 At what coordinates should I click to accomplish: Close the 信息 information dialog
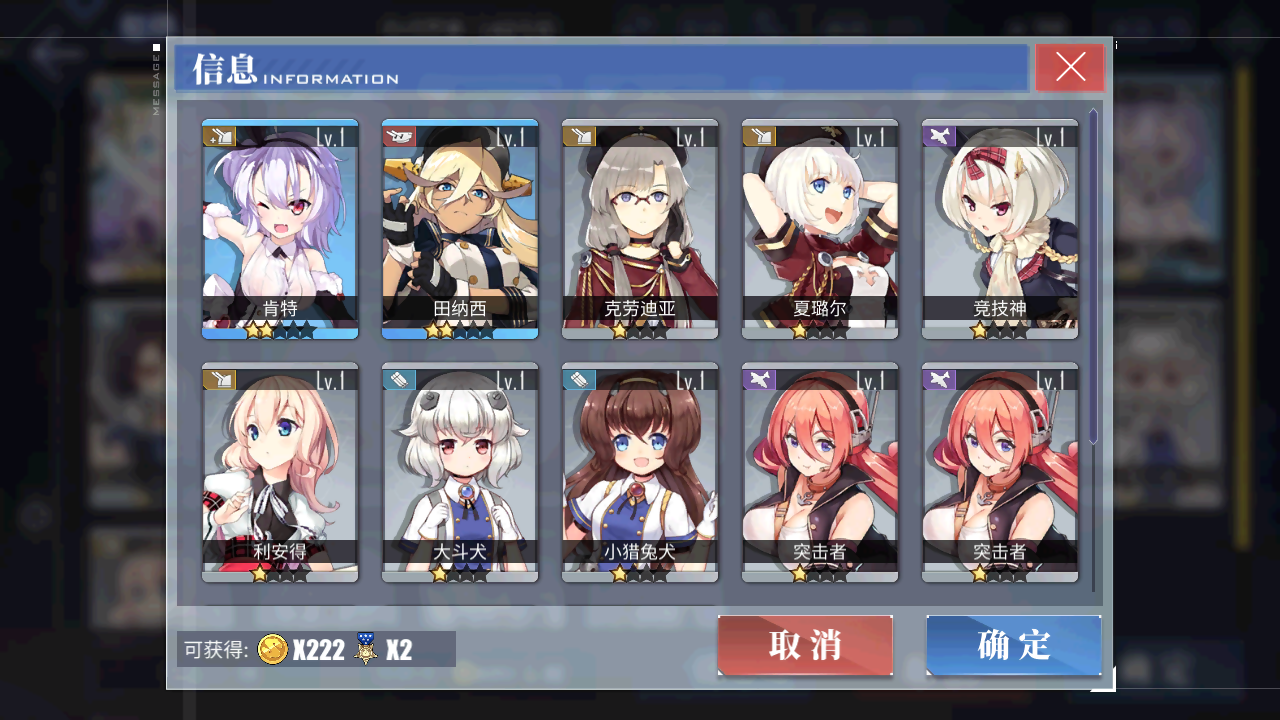point(1070,67)
